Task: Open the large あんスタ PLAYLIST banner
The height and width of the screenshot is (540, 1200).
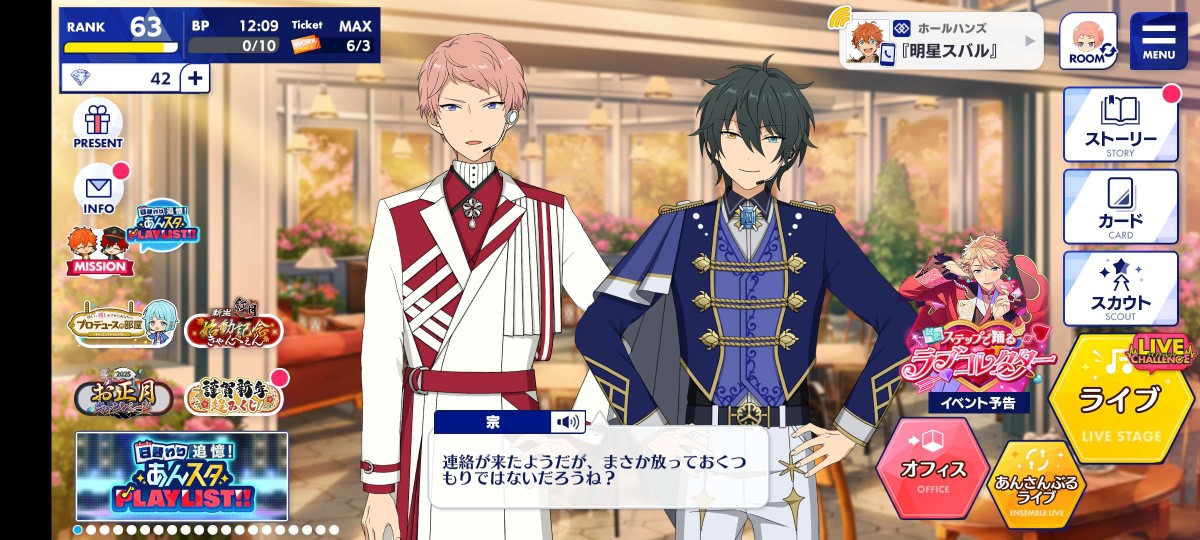Action: tap(182, 476)
